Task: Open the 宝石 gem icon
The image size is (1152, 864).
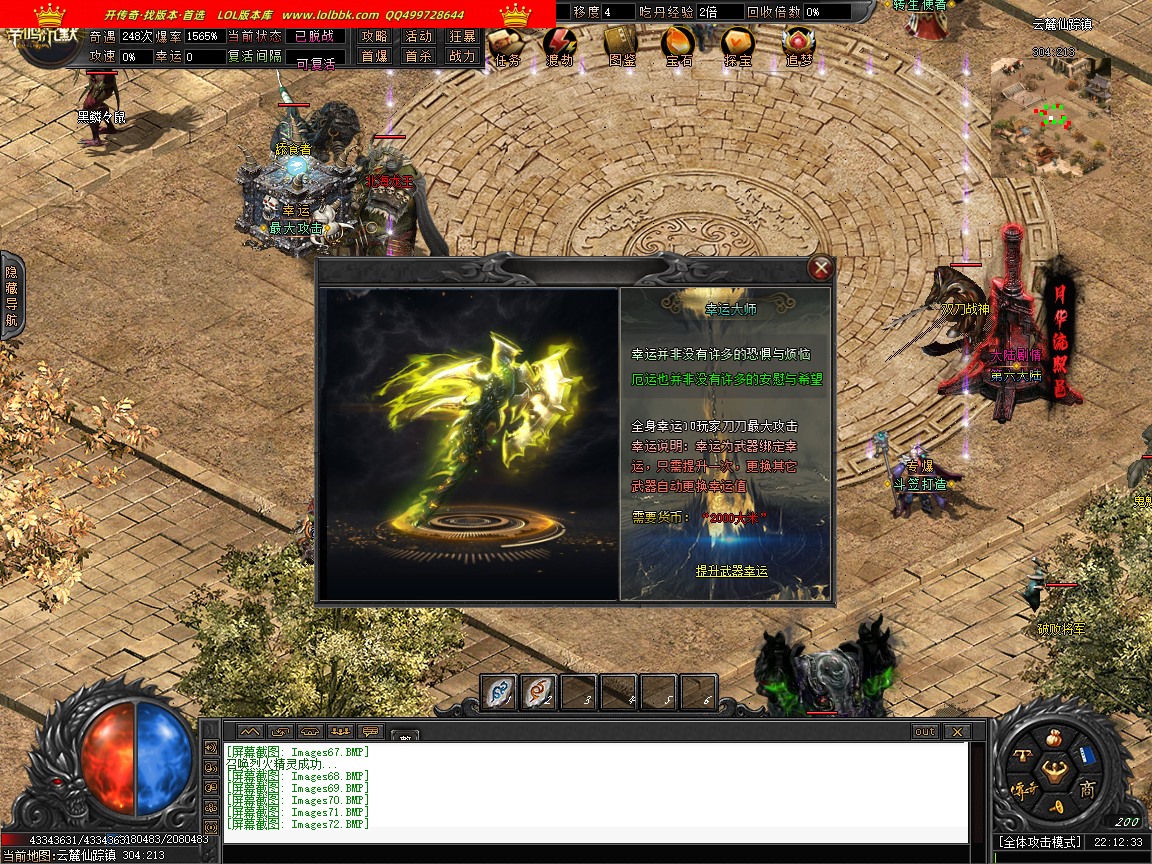Action: (679, 45)
